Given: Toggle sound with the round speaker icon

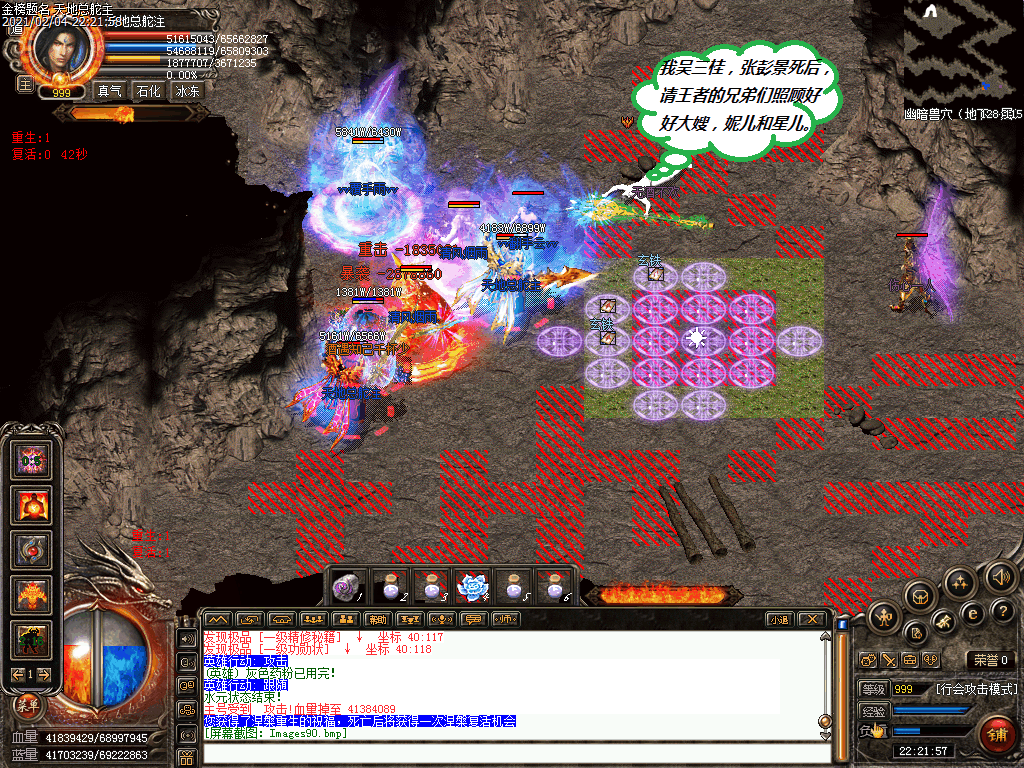Looking at the screenshot, I should click(x=1001, y=576).
